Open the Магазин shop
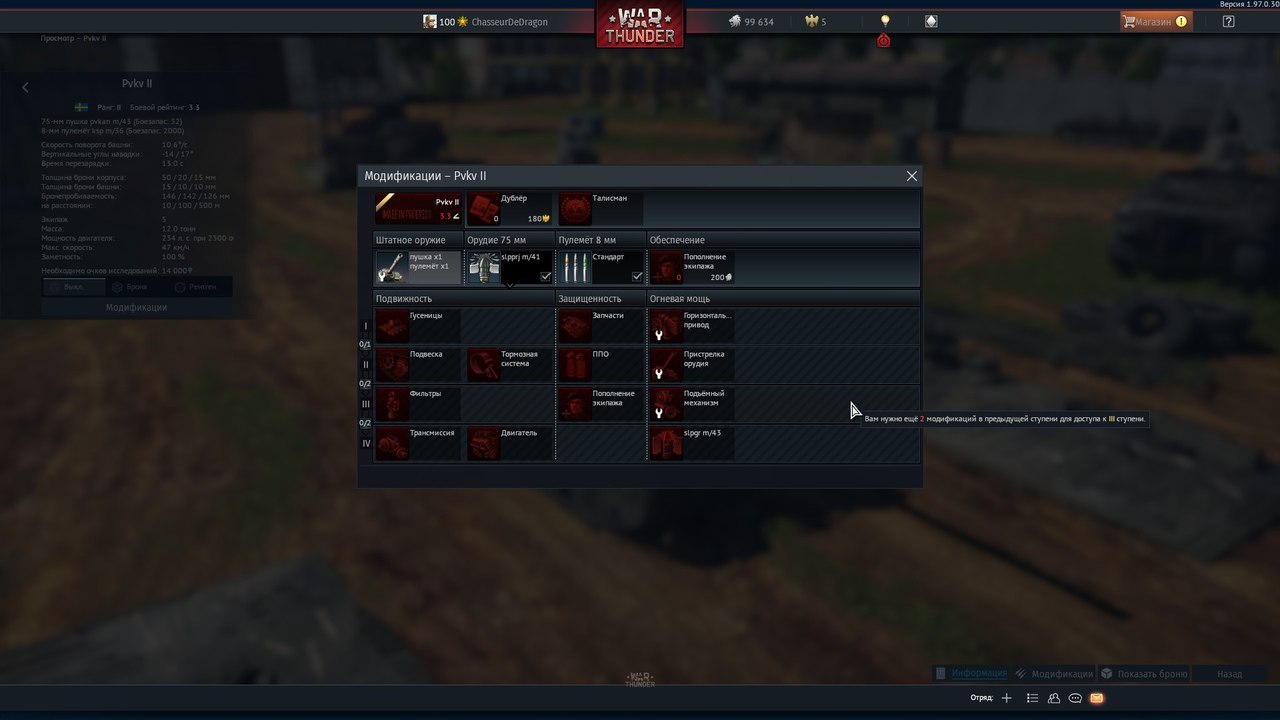1280x720 pixels. tap(1154, 21)
